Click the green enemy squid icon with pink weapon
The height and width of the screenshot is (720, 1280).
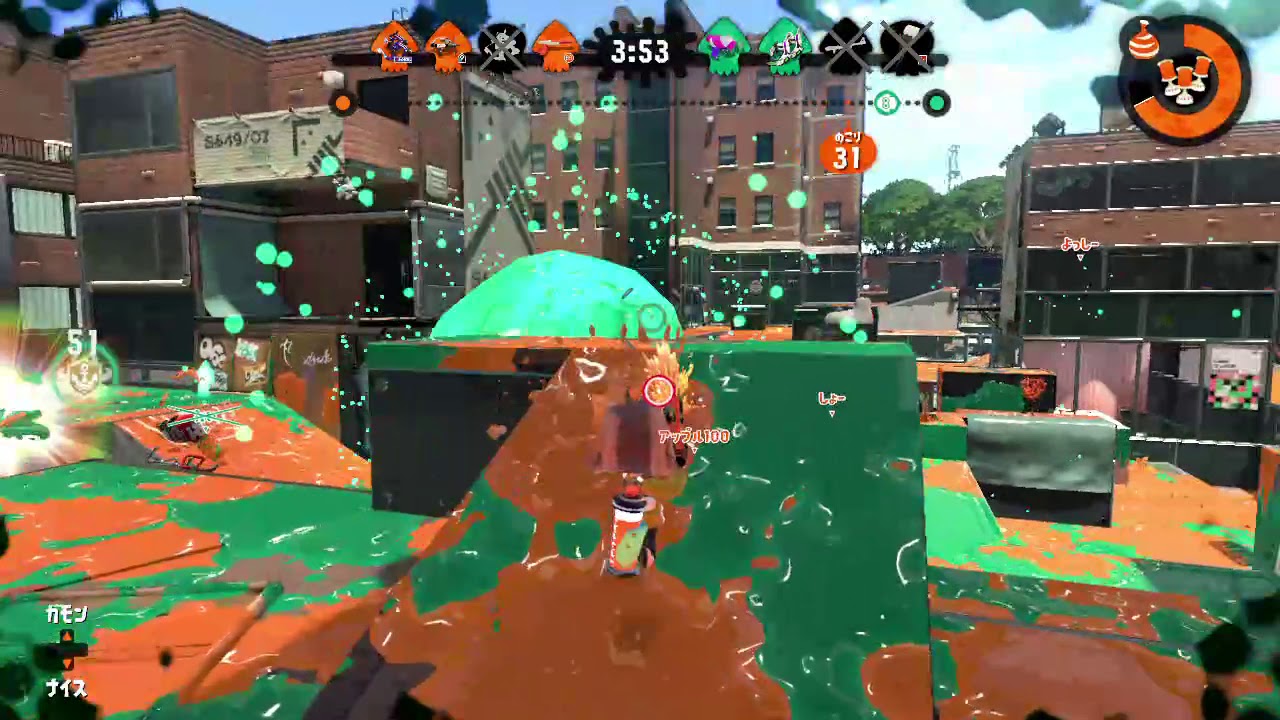pyautogui.click(x=723, y=45)
